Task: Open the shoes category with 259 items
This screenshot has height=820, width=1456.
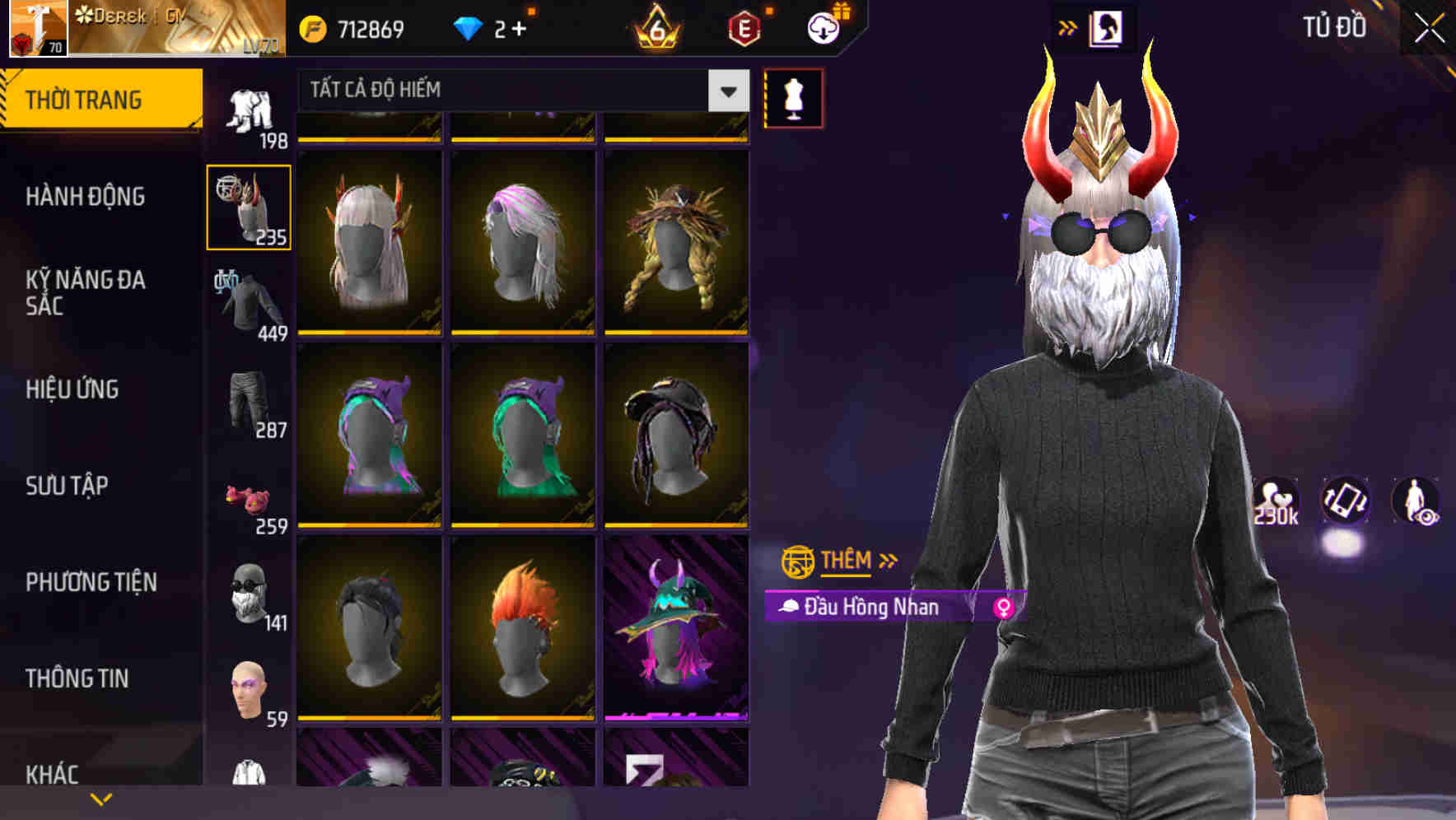Action: click(x=247, y=502)
